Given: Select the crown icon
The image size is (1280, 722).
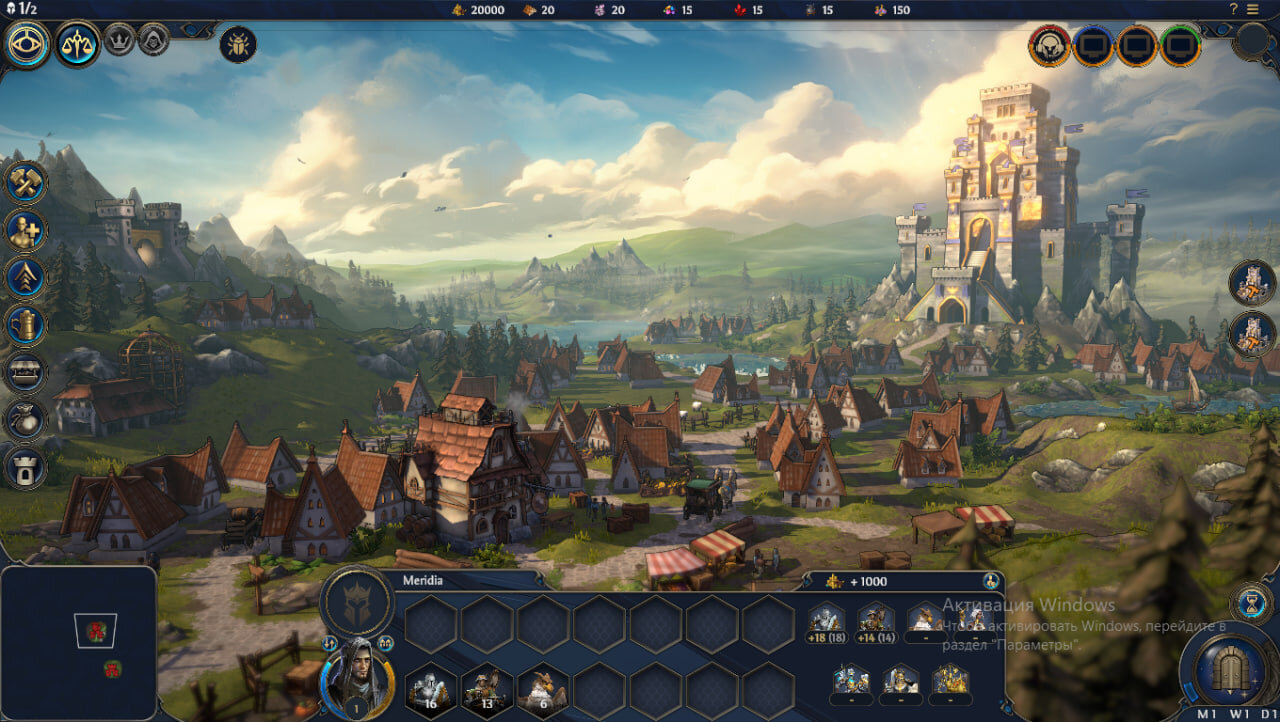Looking at the screenshot, I should [x=119, y=39].
